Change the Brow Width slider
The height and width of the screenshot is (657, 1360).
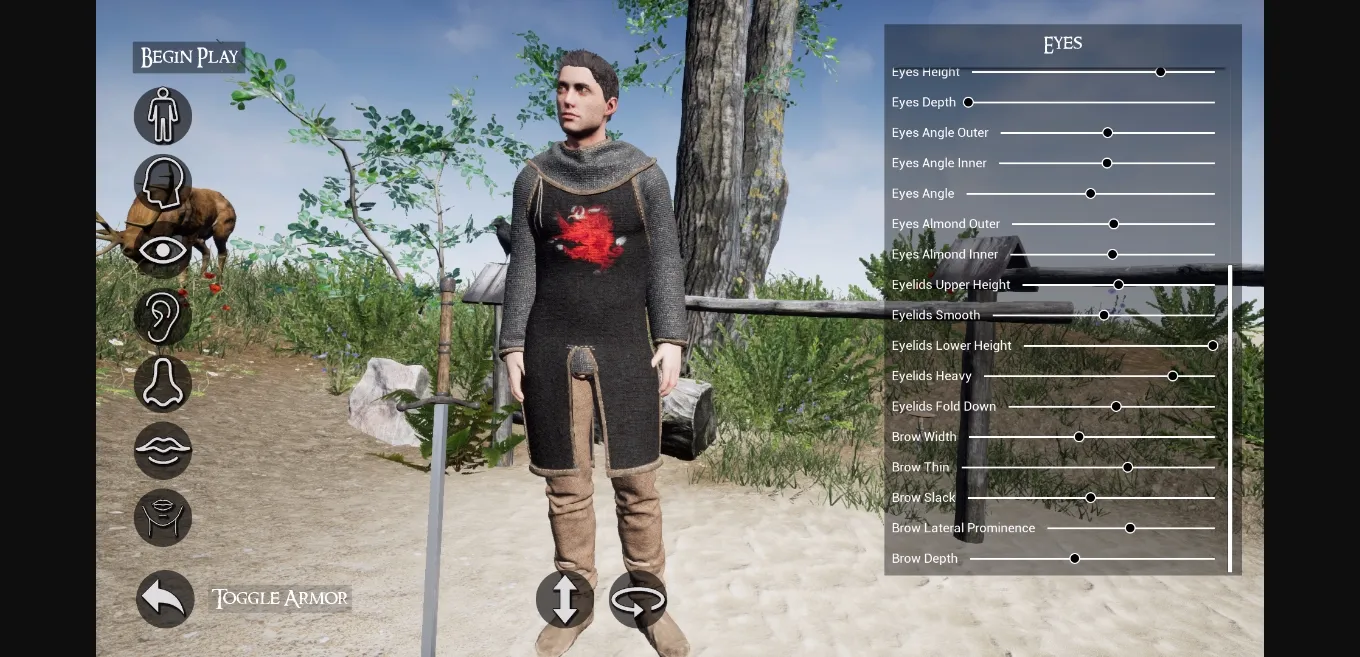coord(1079,437)
